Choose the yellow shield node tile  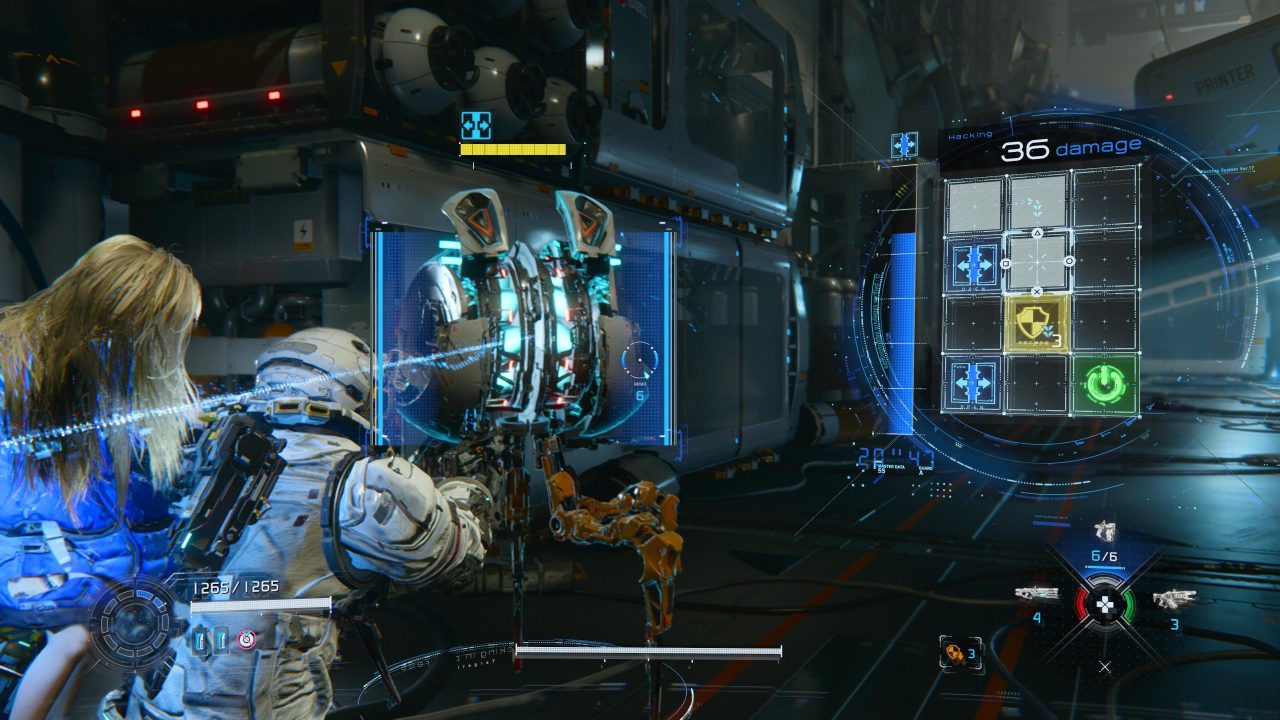click(x=1038, y=322)
